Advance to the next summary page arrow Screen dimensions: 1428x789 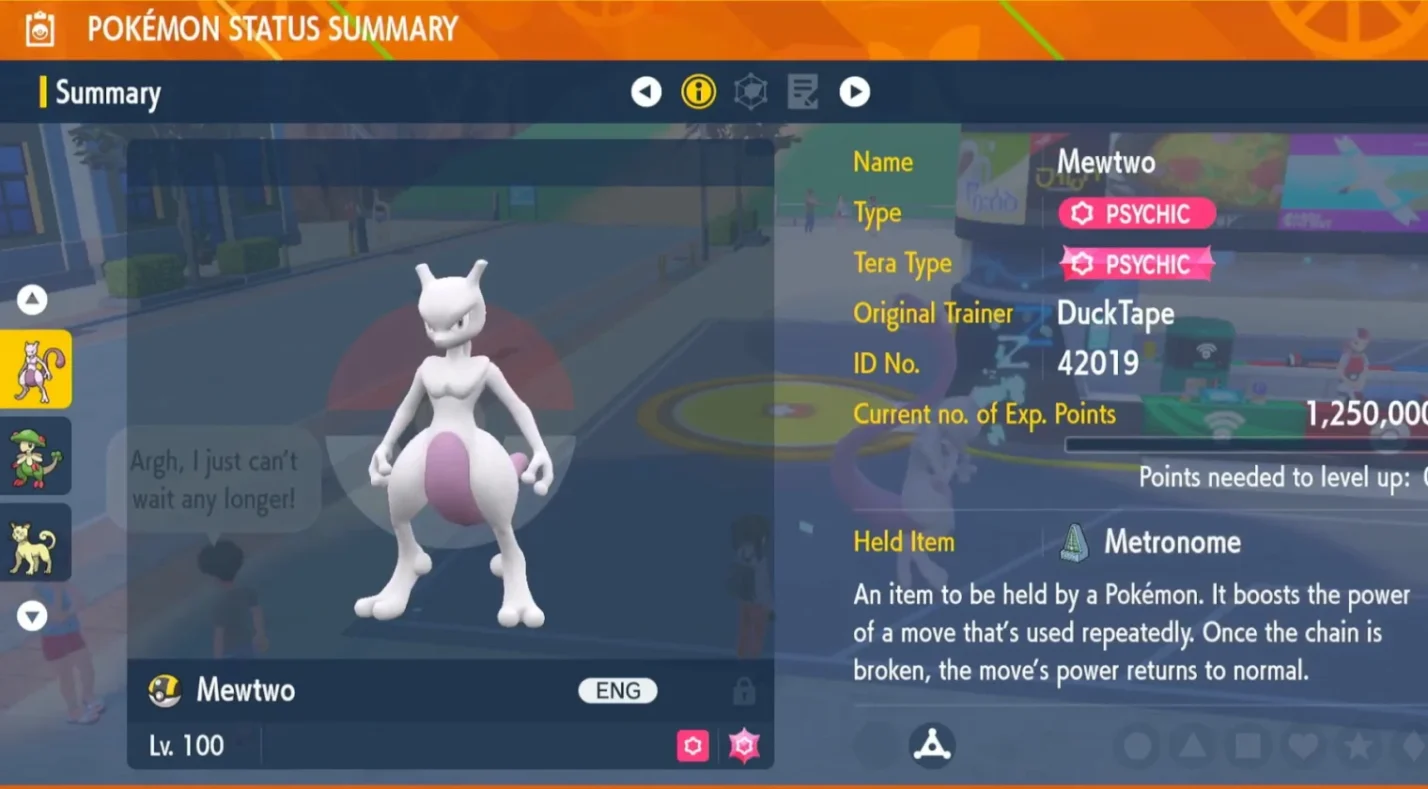854,92
